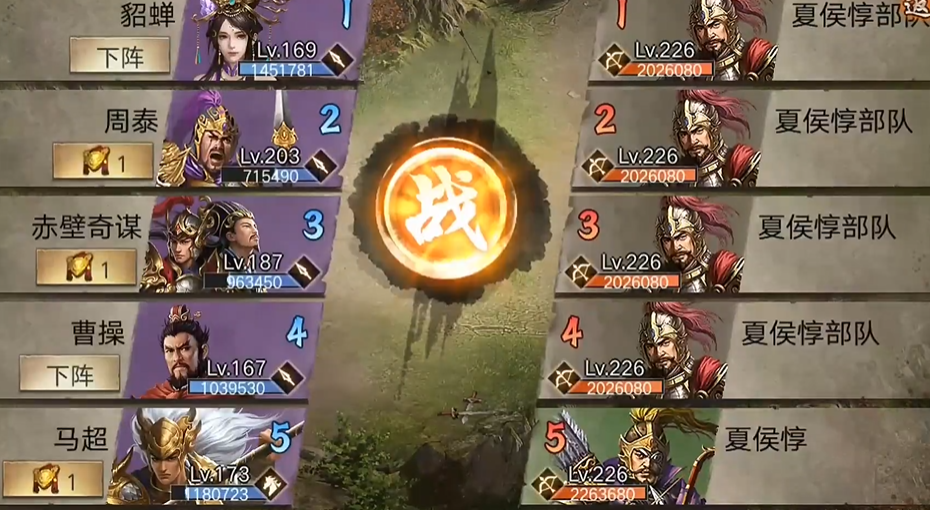Select the 周泰 hero portrait
Viewport: 930px width, 510px height.
tap(215, 140)
